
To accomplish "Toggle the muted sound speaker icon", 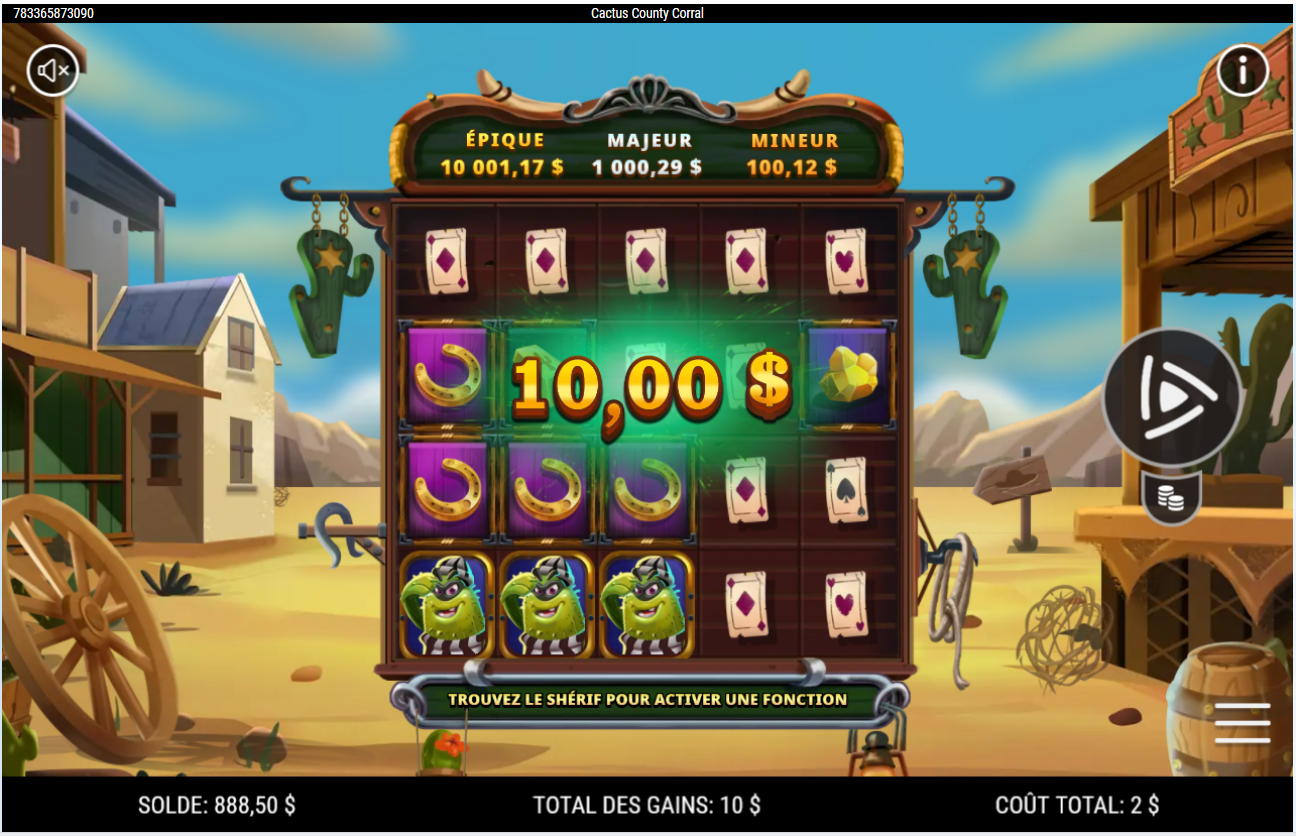I will (53, 71).
